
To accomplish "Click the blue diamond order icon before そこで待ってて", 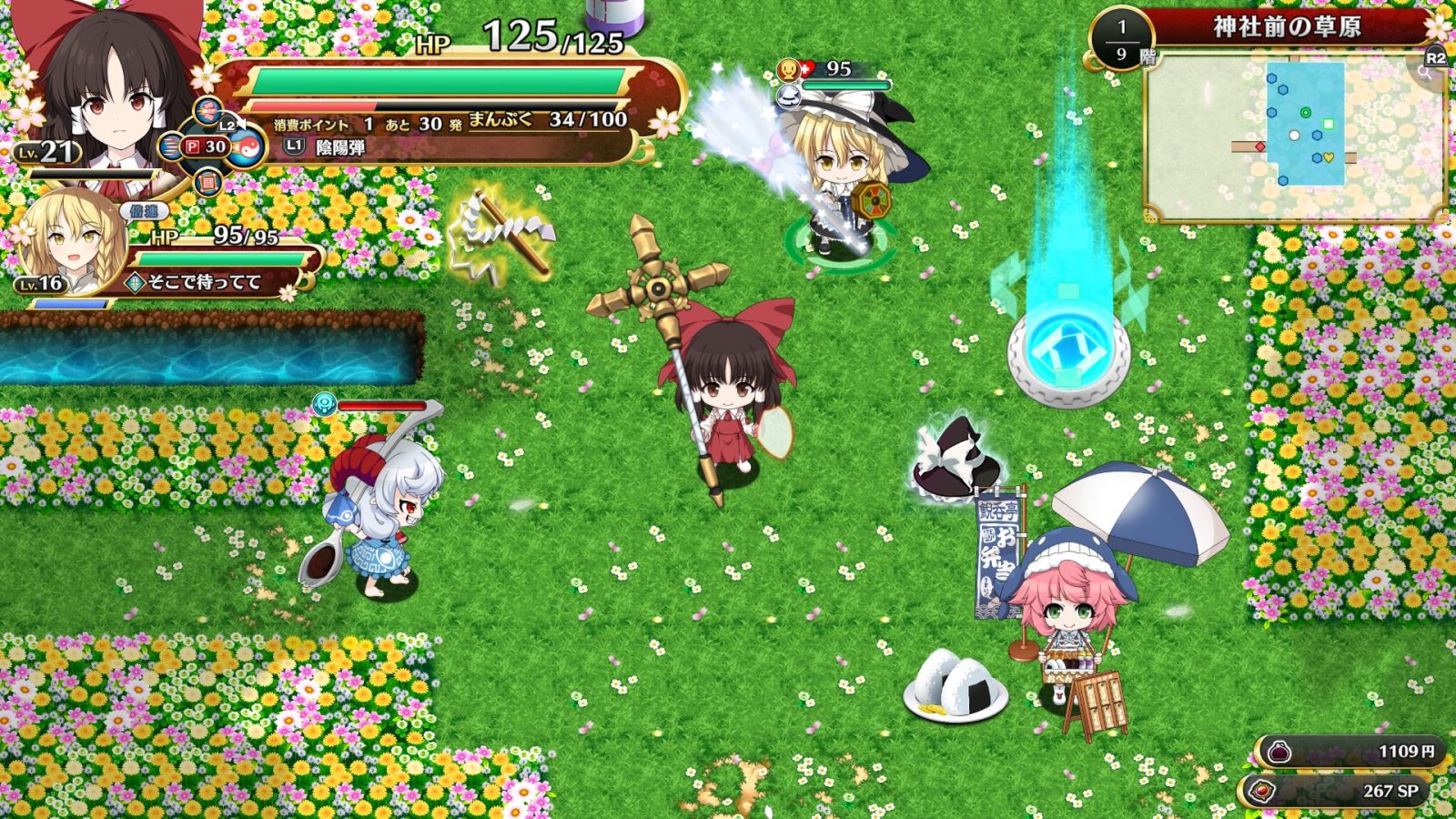I will coord(135,283).
